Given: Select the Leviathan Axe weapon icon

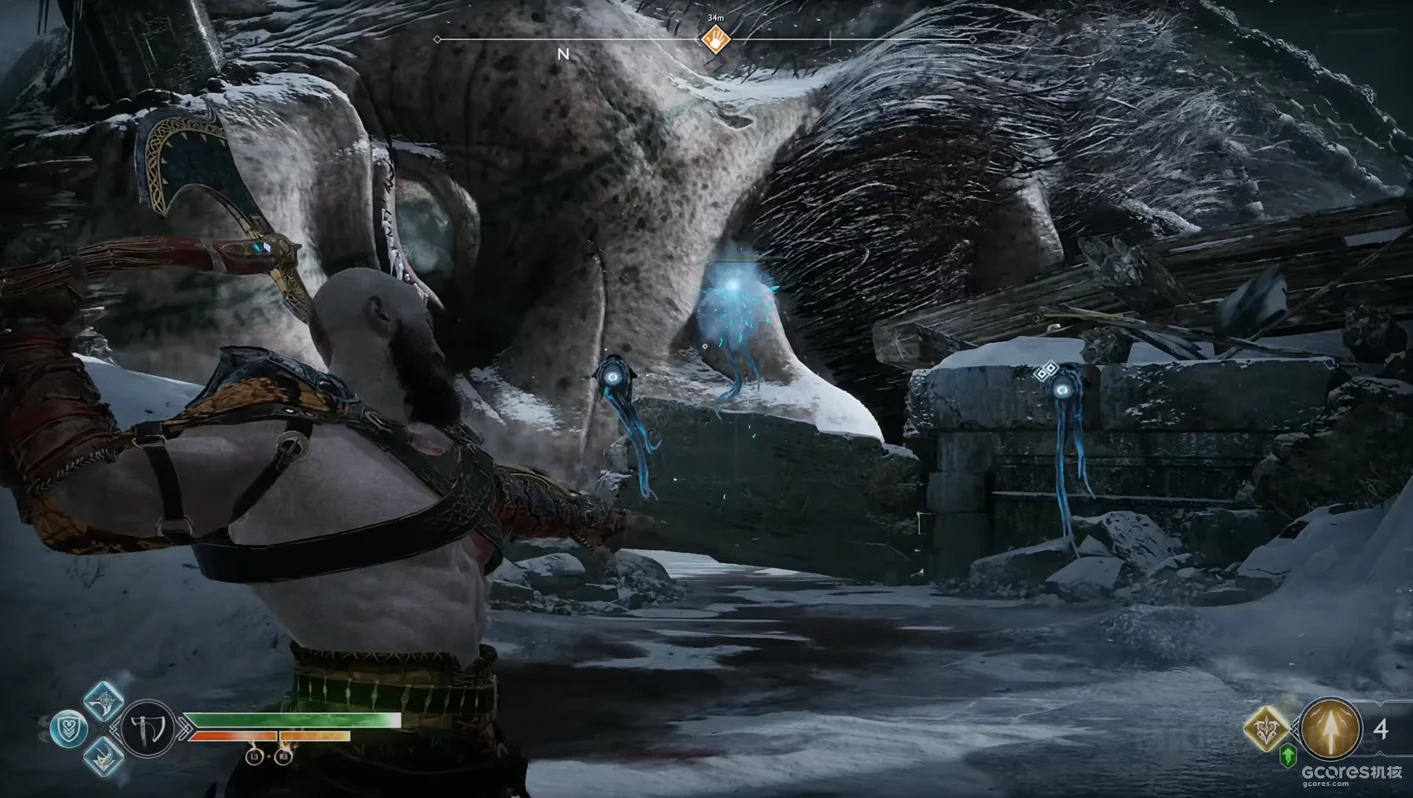Looking at the screenshot, I should 148,728.
